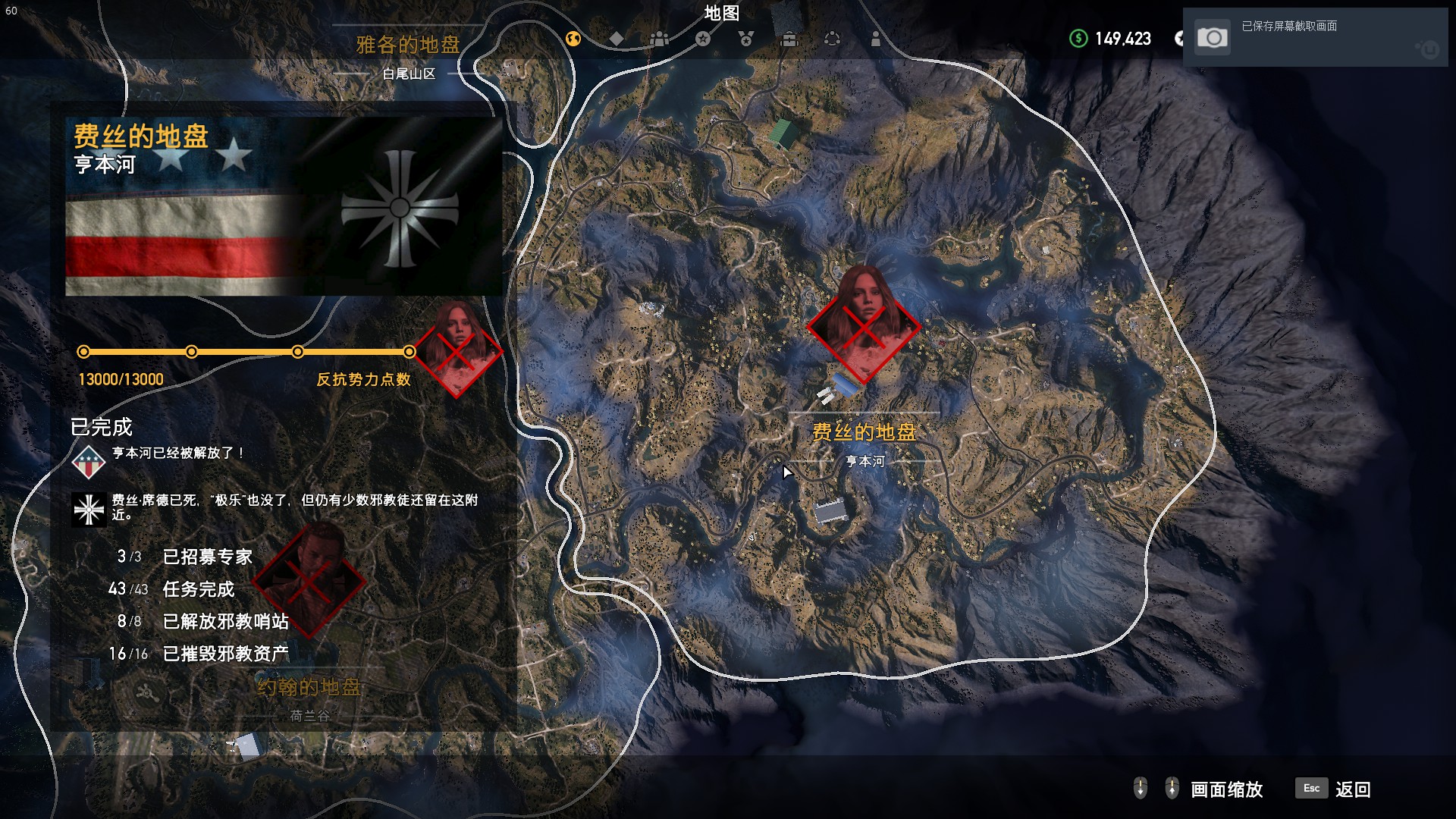Select the circular arrows tab
This screenshot has width=1456, height=819.
[x=832, y=39]
